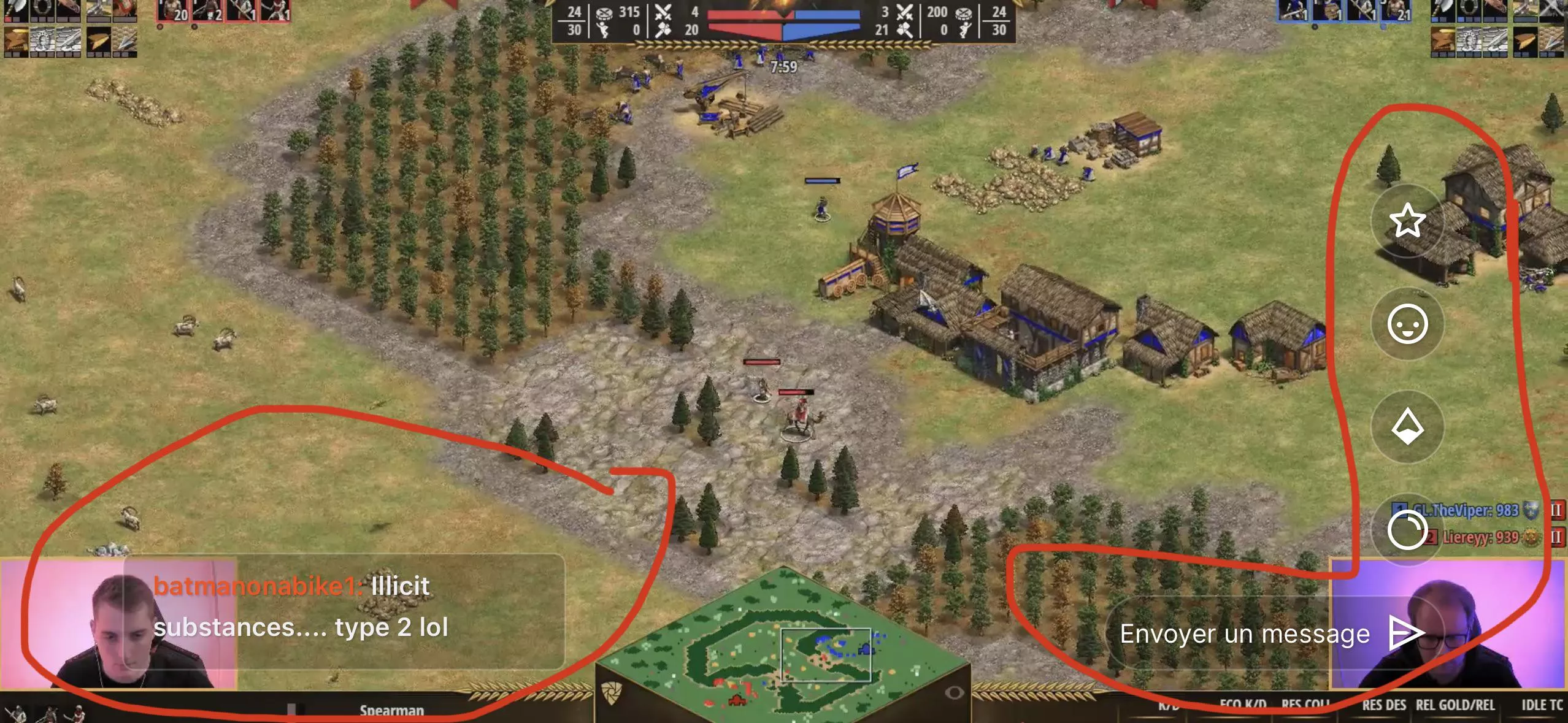Focus the 'Envoyer un message' chat field

(x=1244, y=634)
